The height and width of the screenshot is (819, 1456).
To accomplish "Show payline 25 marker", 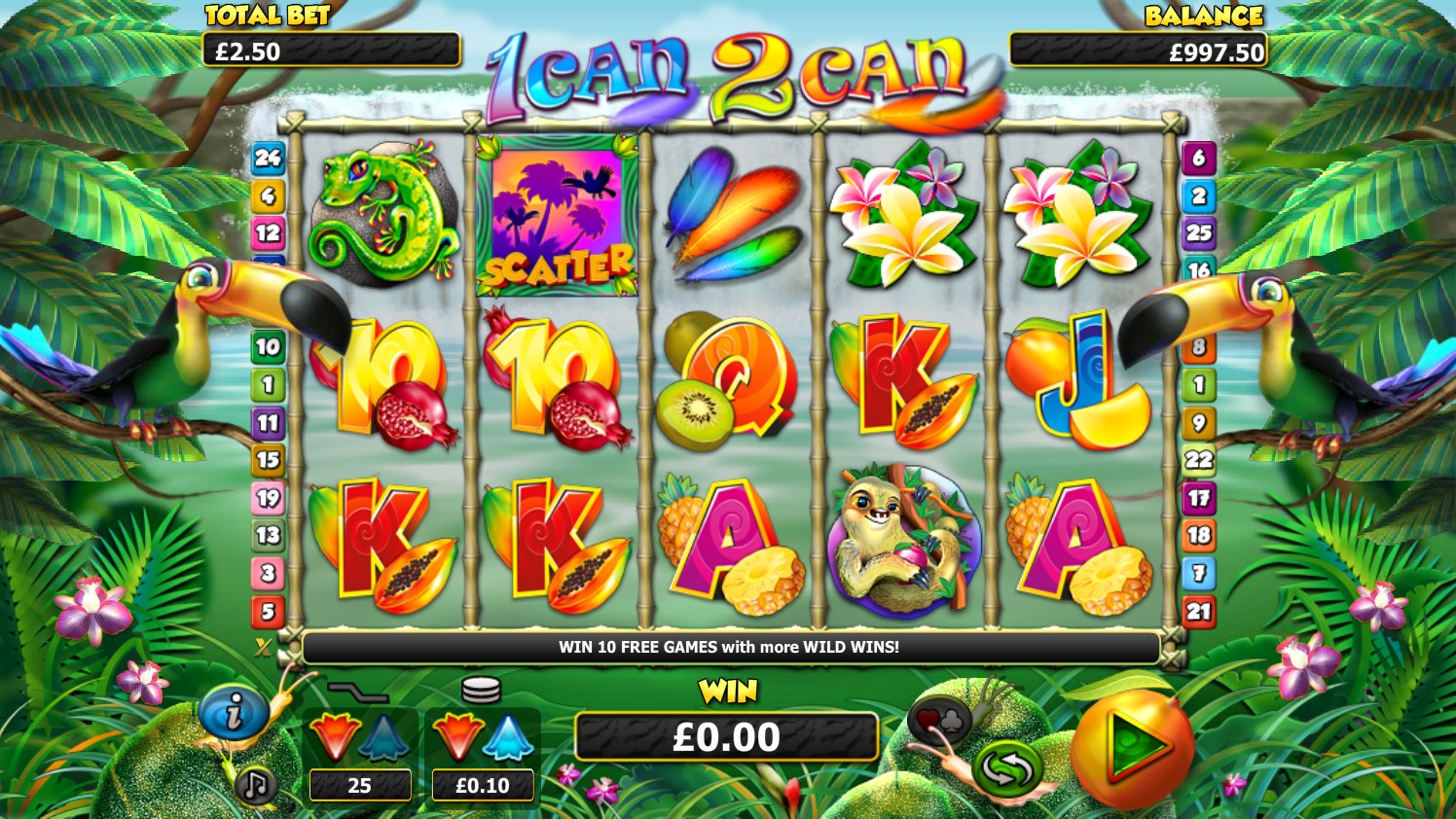I will click(1199, 233).
